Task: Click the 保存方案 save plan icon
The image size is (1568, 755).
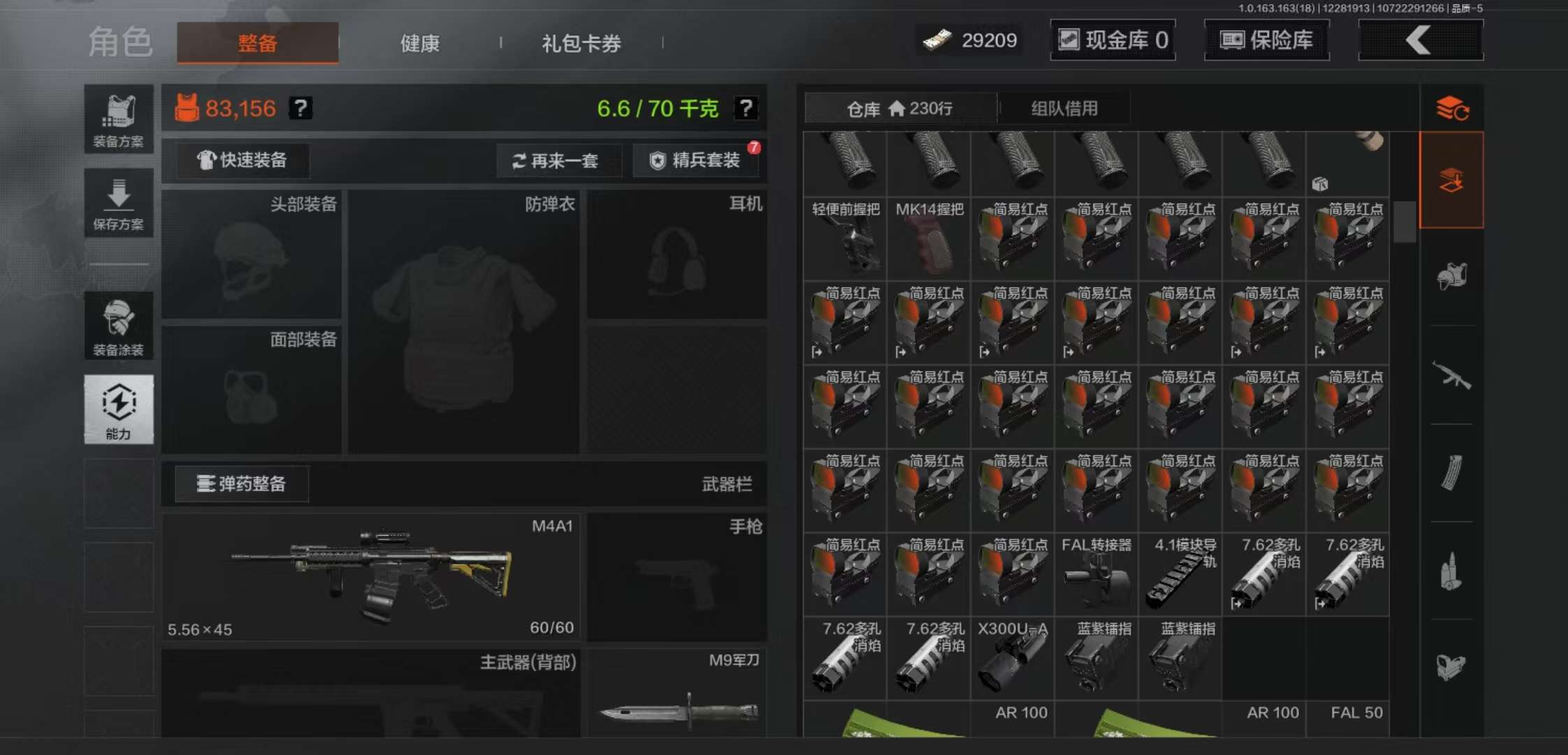Action: click(x=119, y=203)
